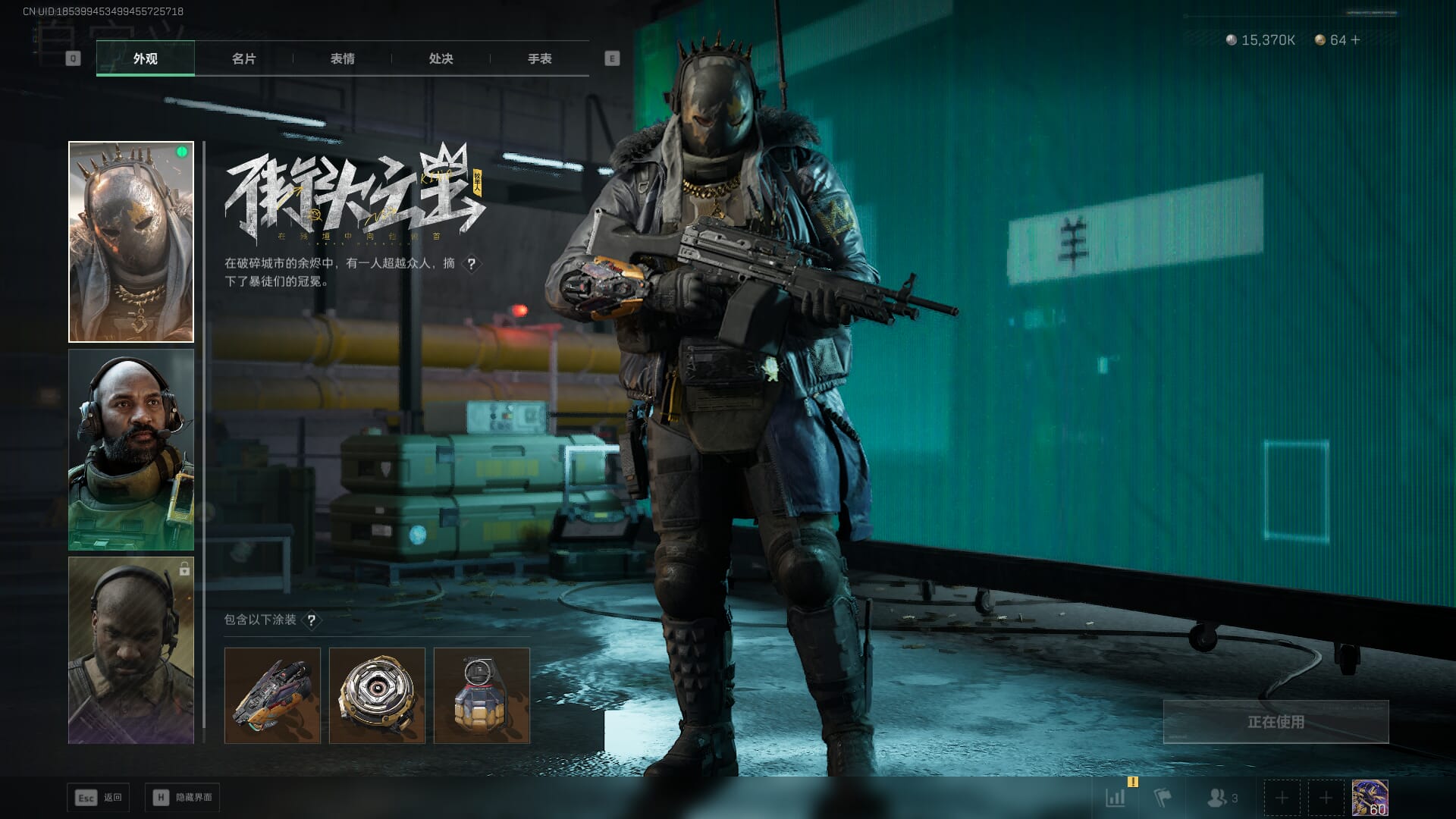
Task: Click the 正在使用 button
Action: 1276,722
